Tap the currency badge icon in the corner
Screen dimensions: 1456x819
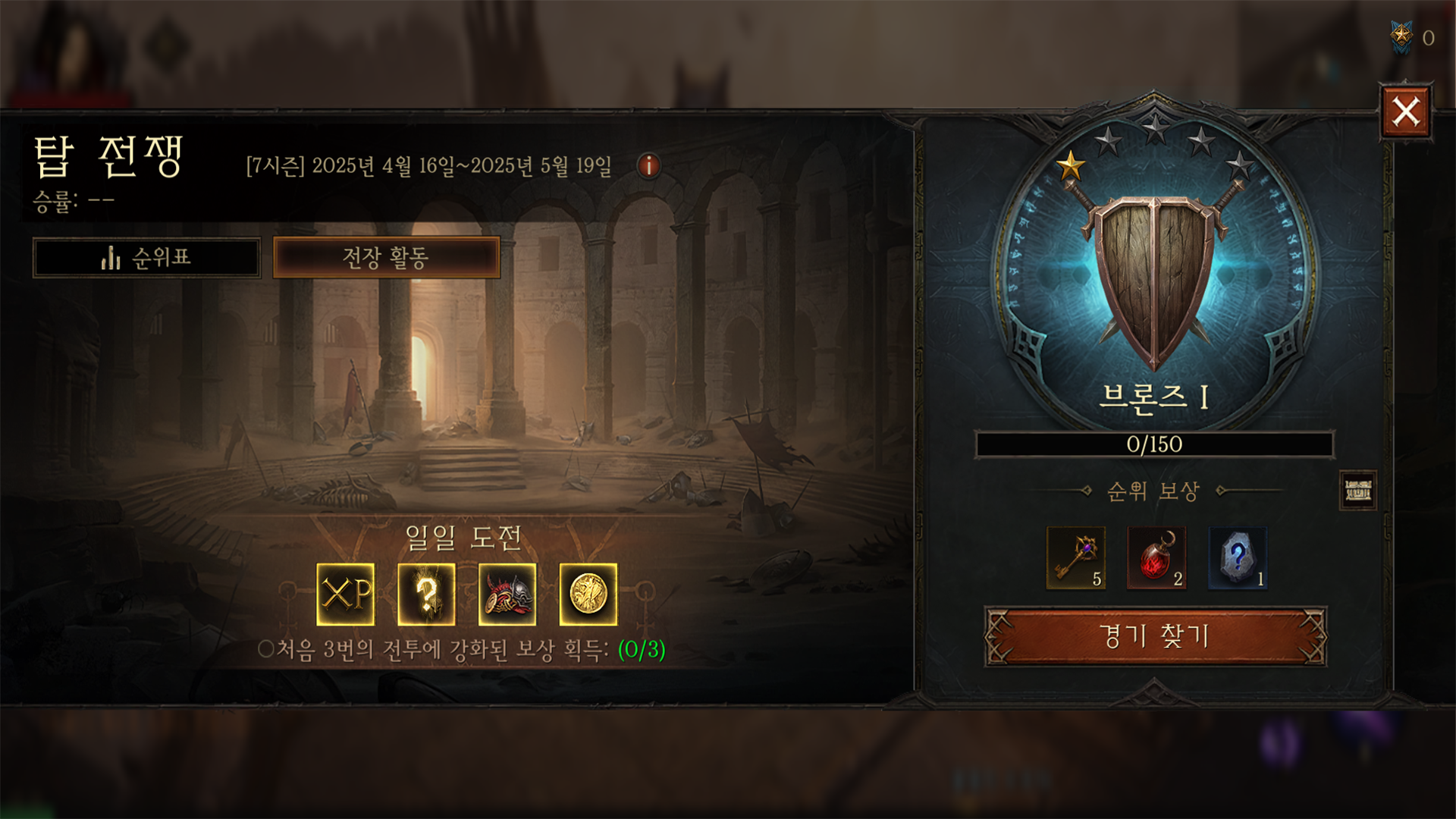coord(1401,36)
